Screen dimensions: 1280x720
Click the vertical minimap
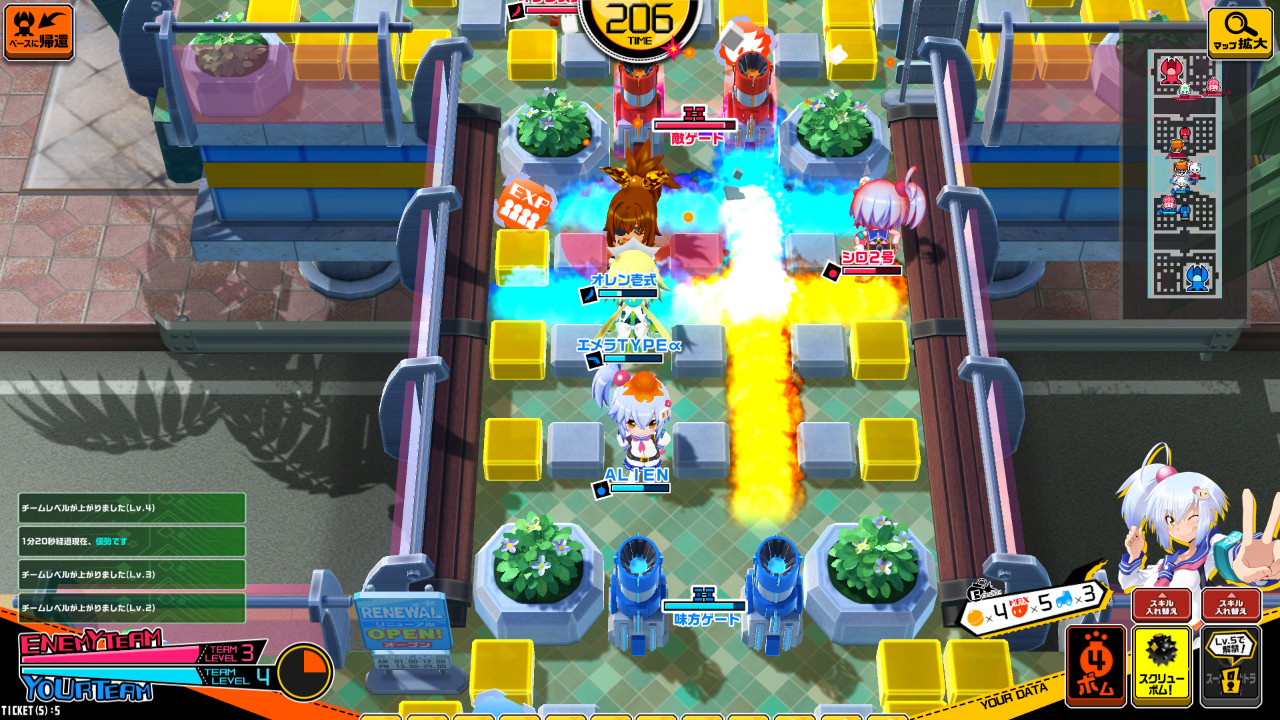point(1185,174)
